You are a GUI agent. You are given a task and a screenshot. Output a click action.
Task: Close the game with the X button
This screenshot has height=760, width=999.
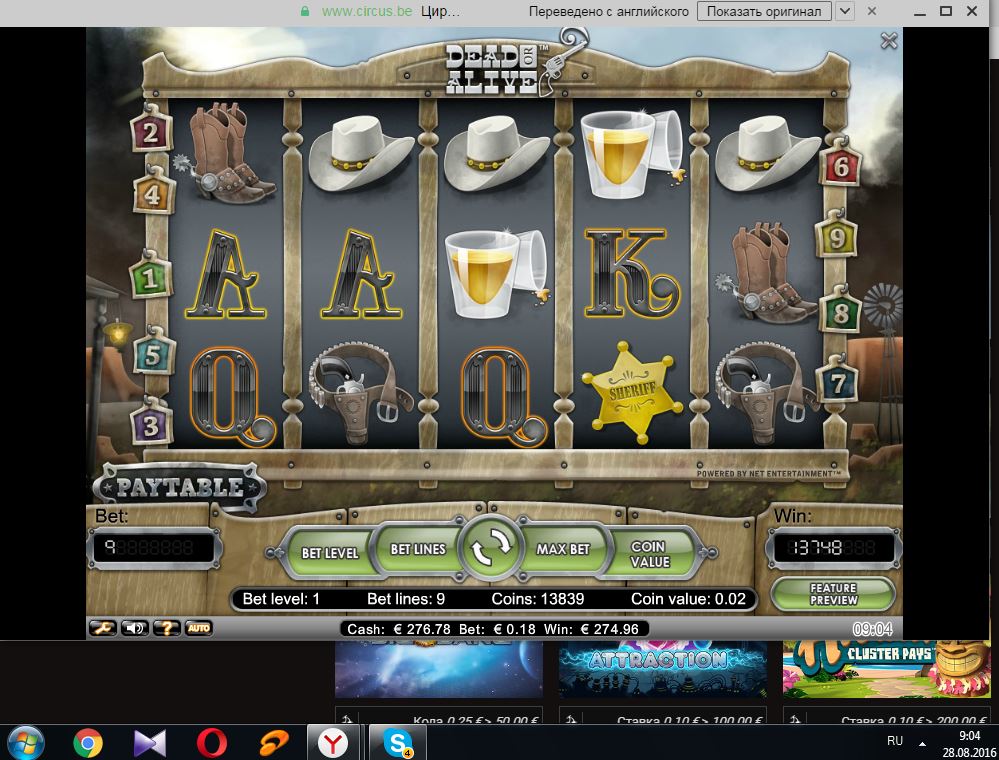[x=888, y=41]
